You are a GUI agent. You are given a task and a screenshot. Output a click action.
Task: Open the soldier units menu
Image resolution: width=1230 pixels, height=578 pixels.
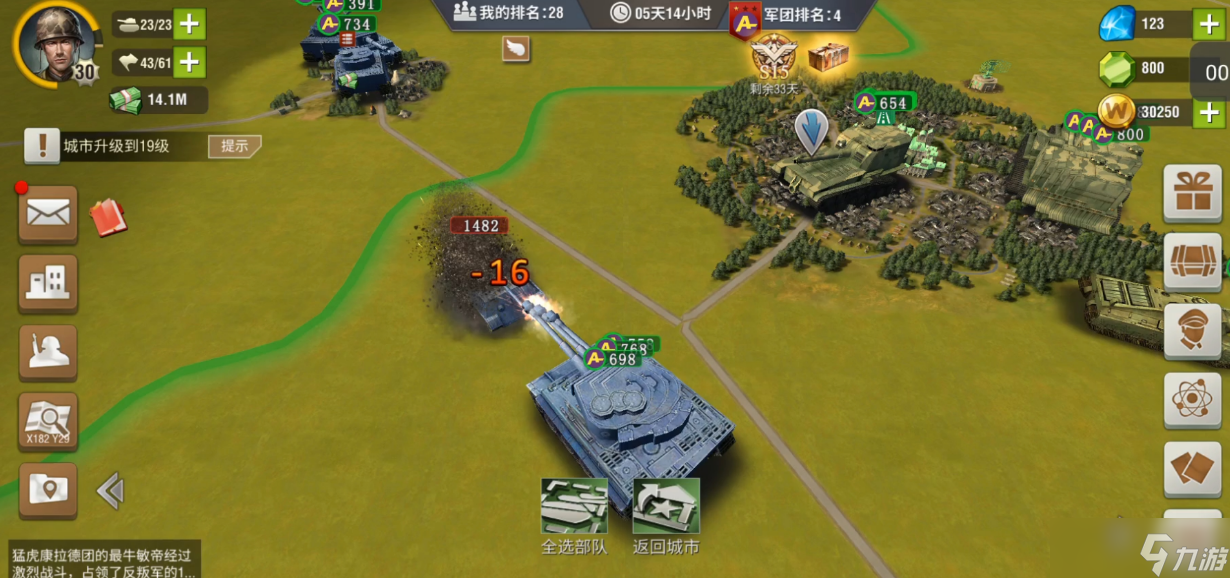(48, 351)
